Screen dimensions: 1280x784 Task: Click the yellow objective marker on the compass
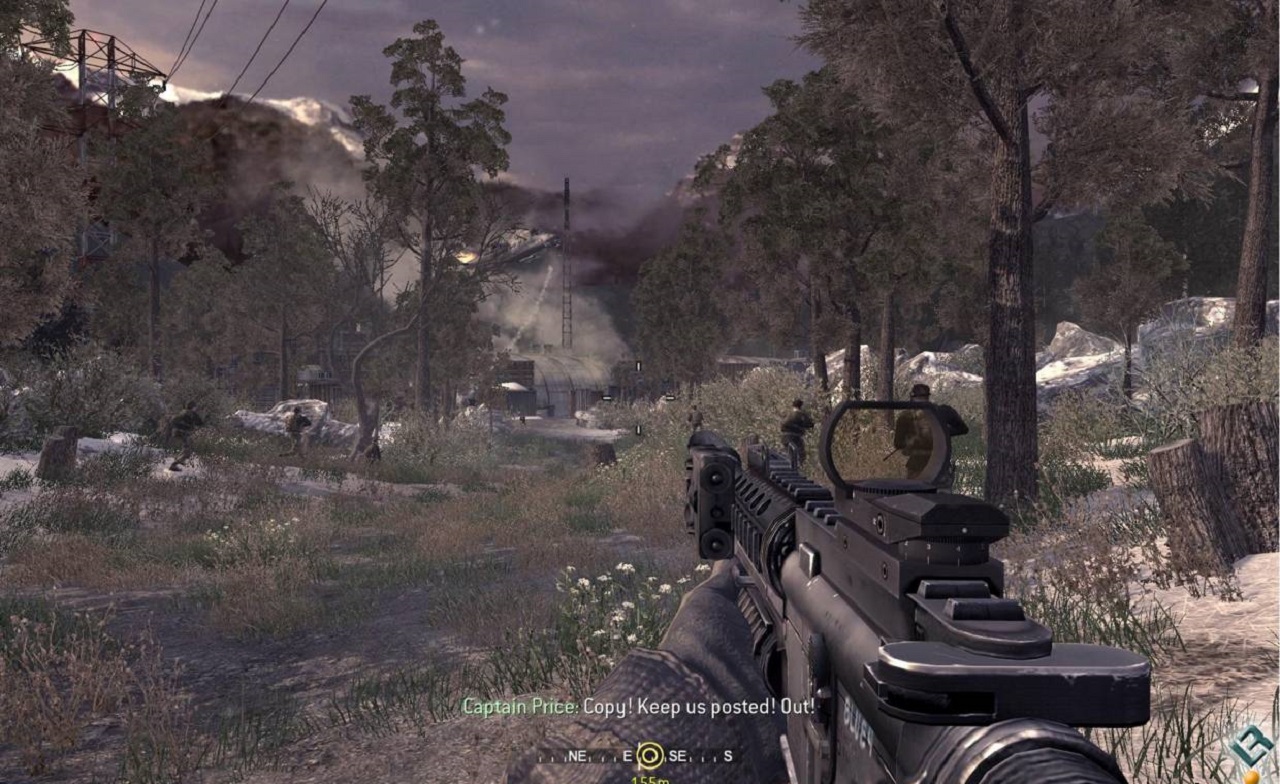650,755
